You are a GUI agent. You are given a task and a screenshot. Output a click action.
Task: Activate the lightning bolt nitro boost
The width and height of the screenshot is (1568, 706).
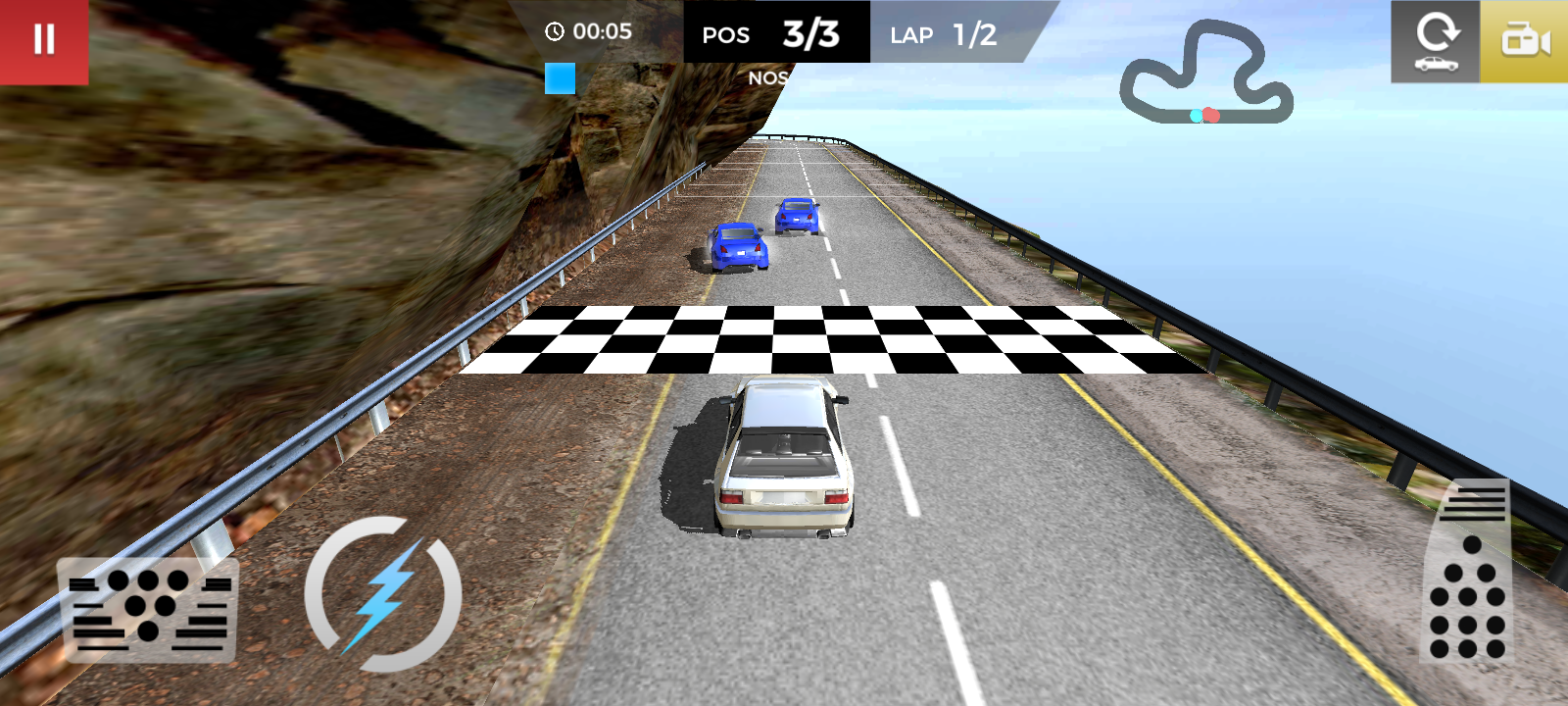tap(382, 594)
